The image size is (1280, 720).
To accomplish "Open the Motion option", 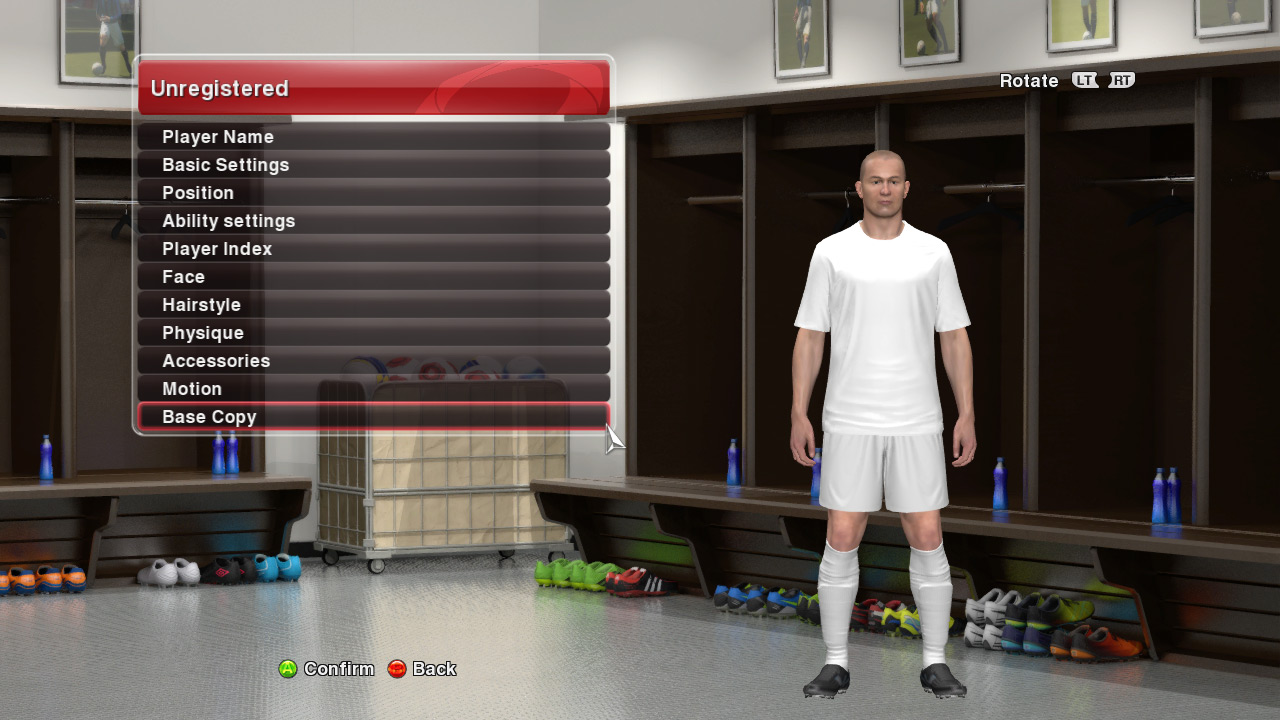I will 373,389.
